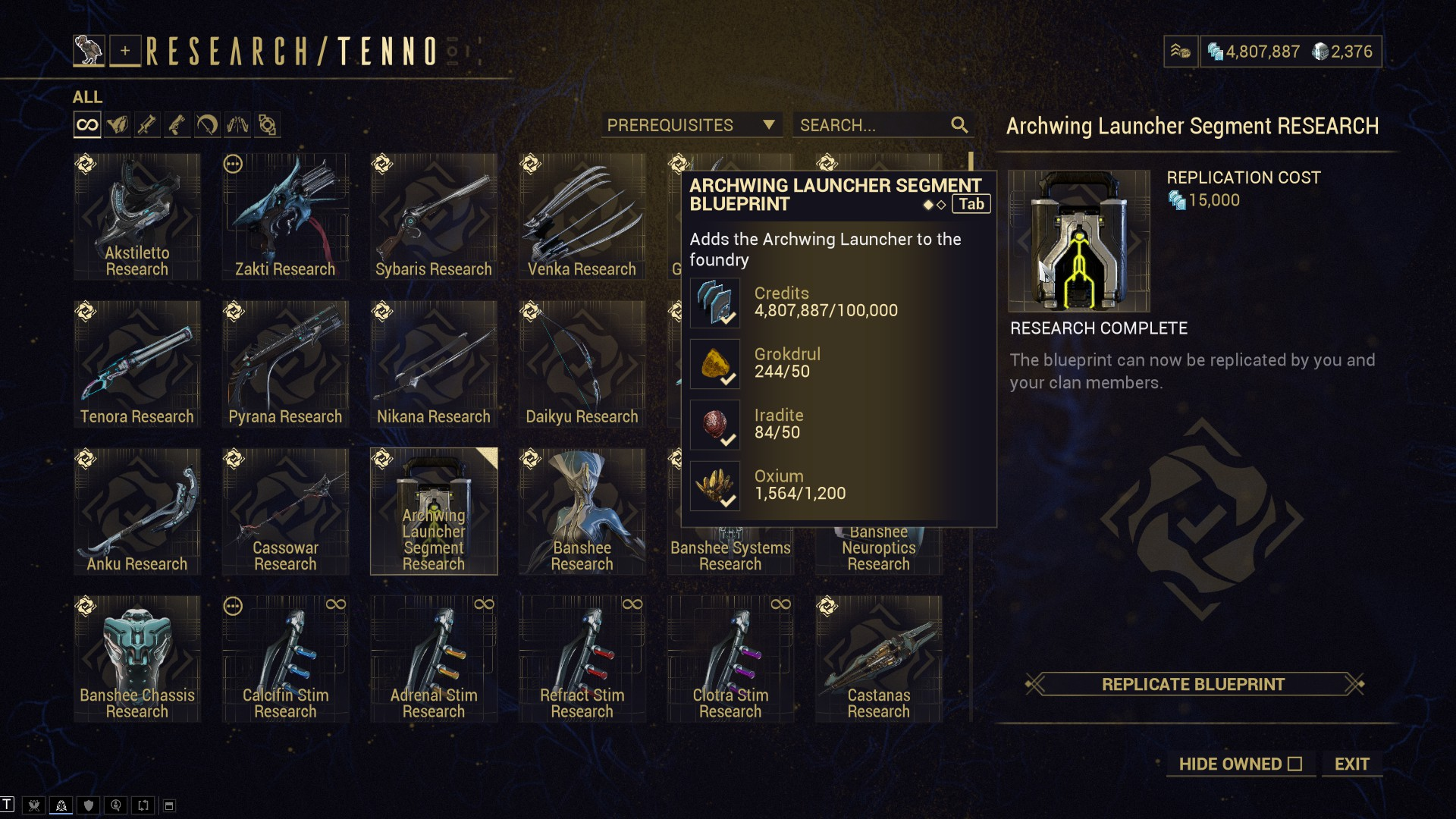View the Tenora Research entry

(x=137, y=364)
